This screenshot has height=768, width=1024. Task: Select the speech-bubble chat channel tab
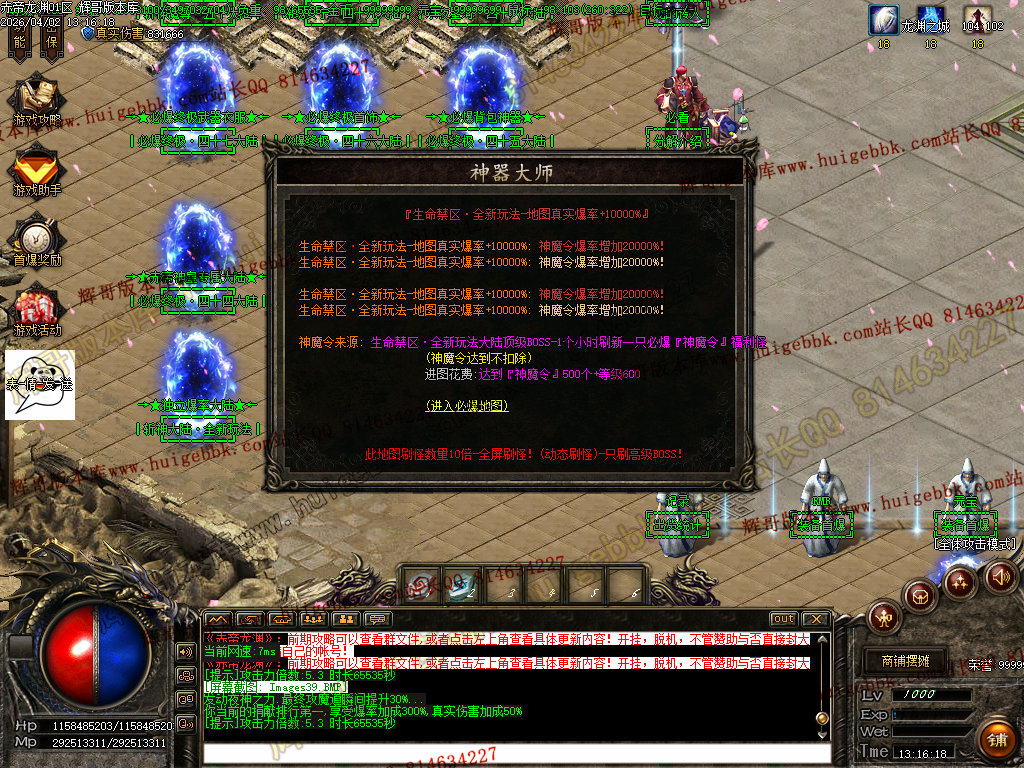pos(377,620)
